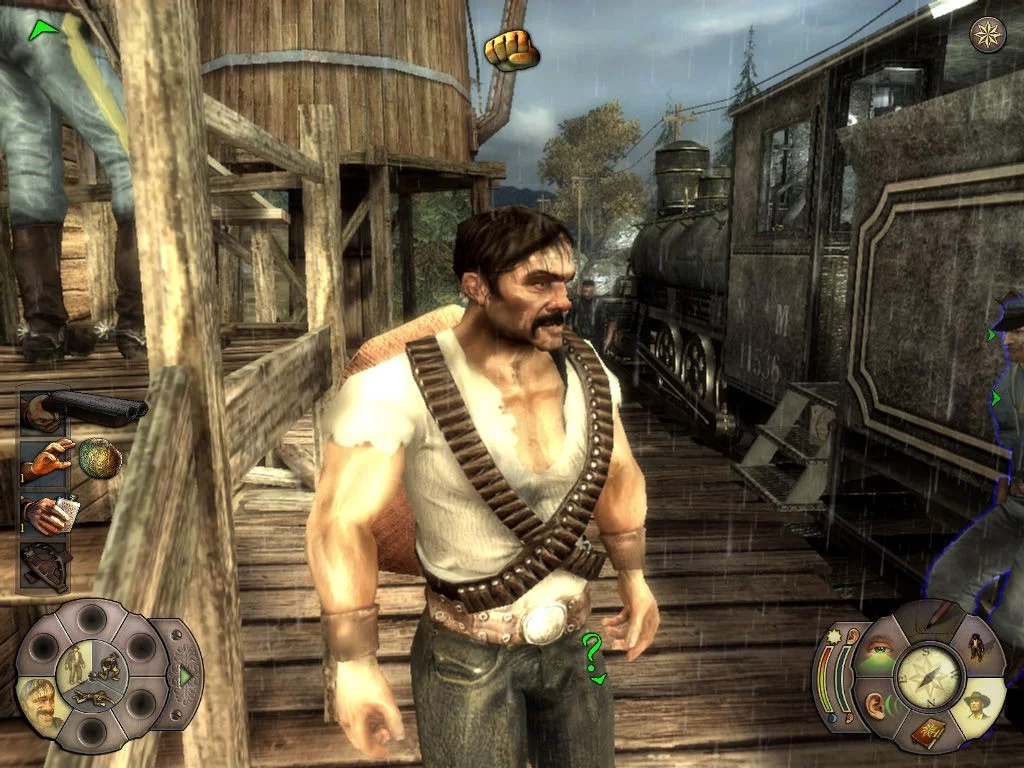This screenshot has width=1024, height=768.
Task: Click the compass star button in the corner
Action: tap(989, 35)
